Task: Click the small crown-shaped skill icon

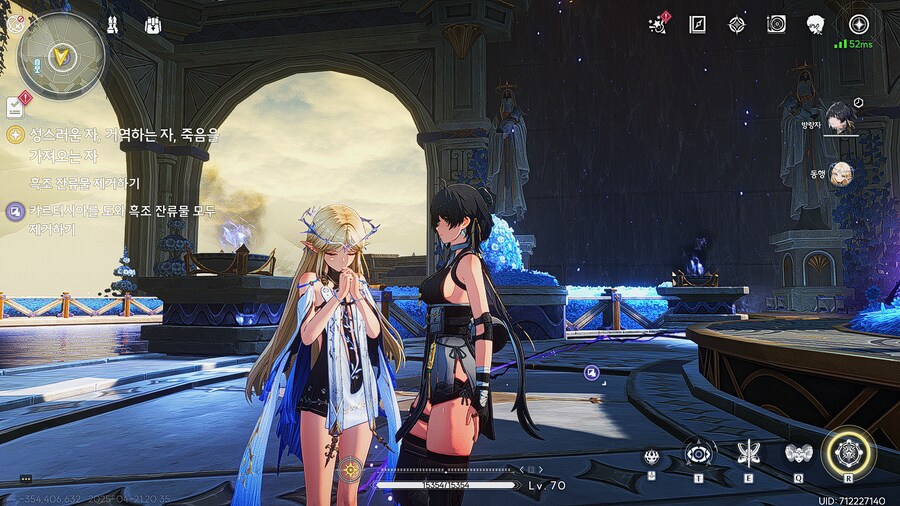Action: pyautogui.click(x=652, y=457)
